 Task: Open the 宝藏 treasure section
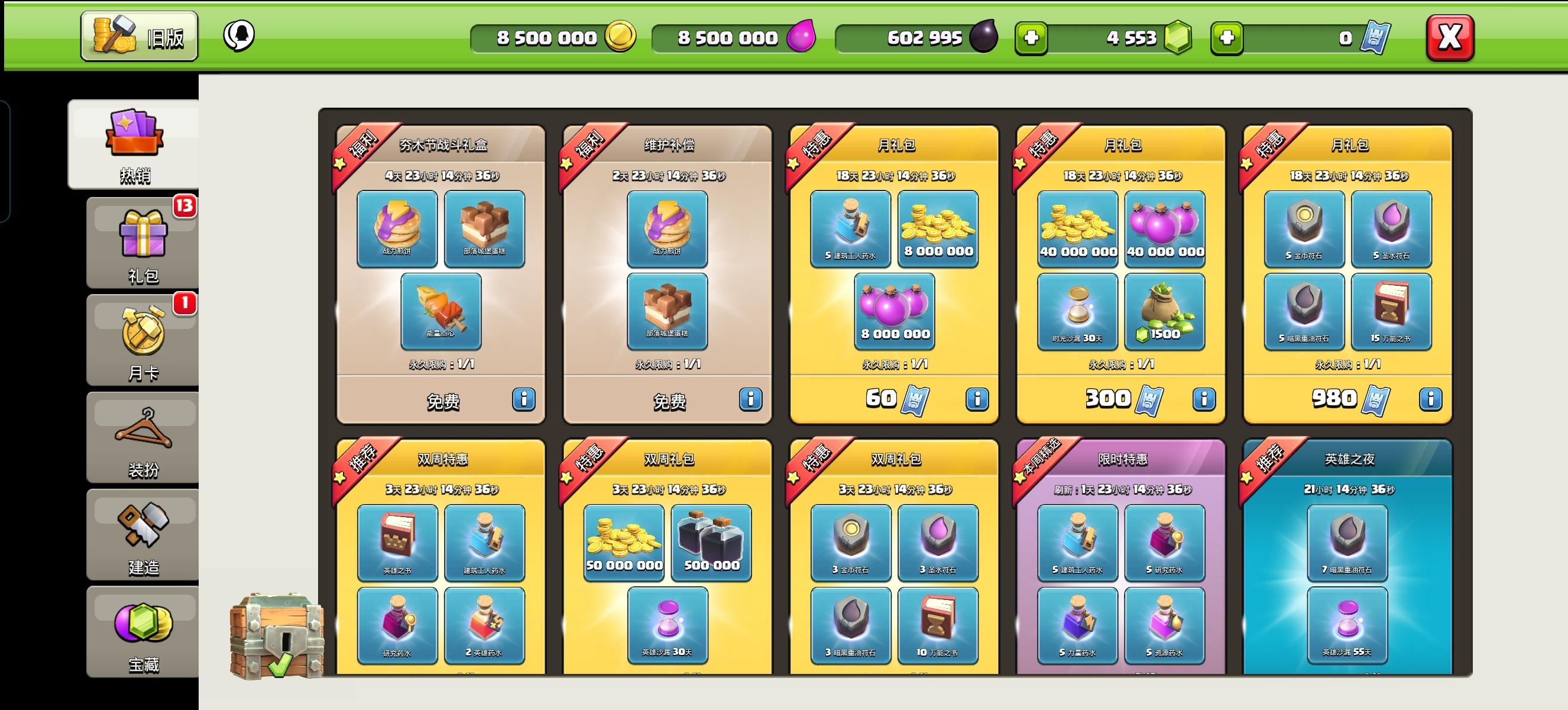(141, 633)
